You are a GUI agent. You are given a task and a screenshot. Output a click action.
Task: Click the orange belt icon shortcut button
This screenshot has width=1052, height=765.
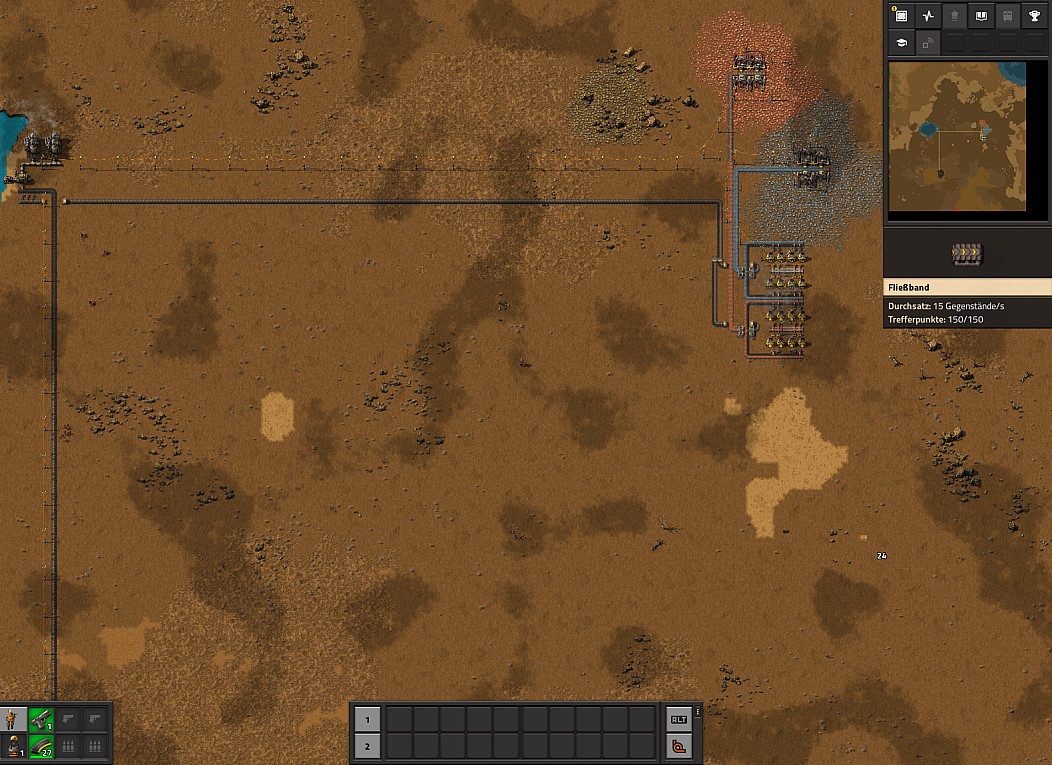[679, 745]
